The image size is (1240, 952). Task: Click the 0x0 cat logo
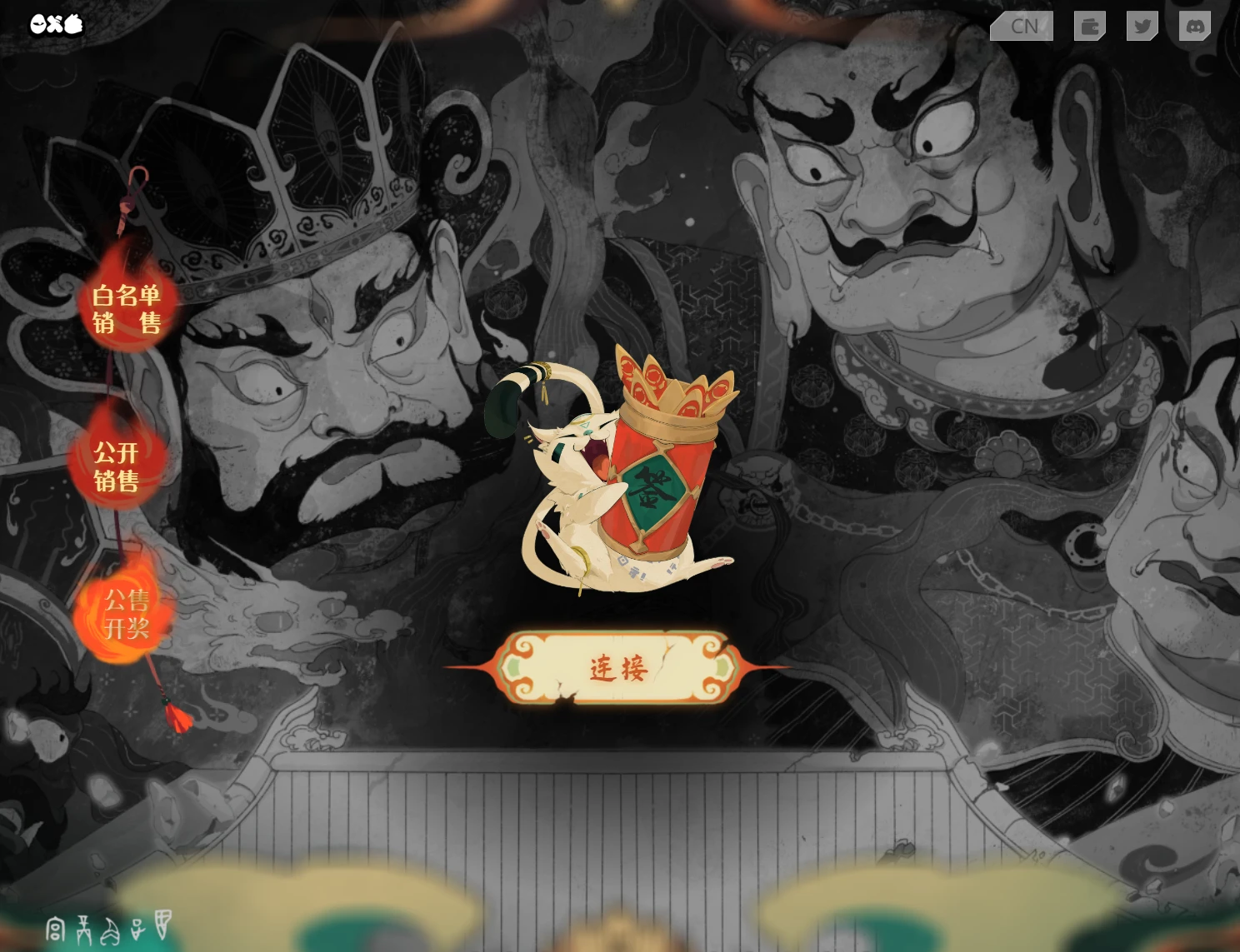pyautogui.click(x=57, y=24)
